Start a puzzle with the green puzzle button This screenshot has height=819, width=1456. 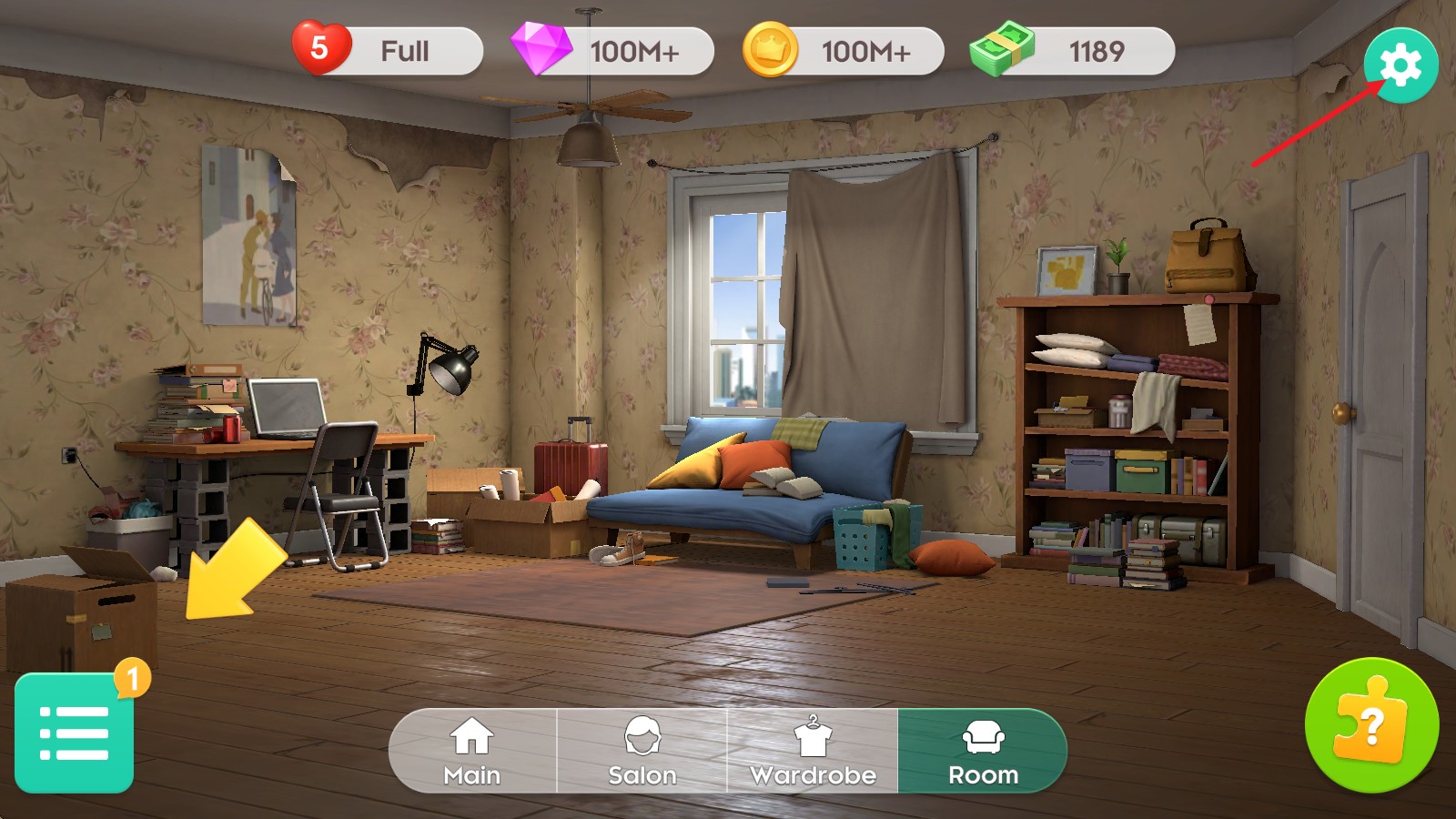tap(1371, 725)
